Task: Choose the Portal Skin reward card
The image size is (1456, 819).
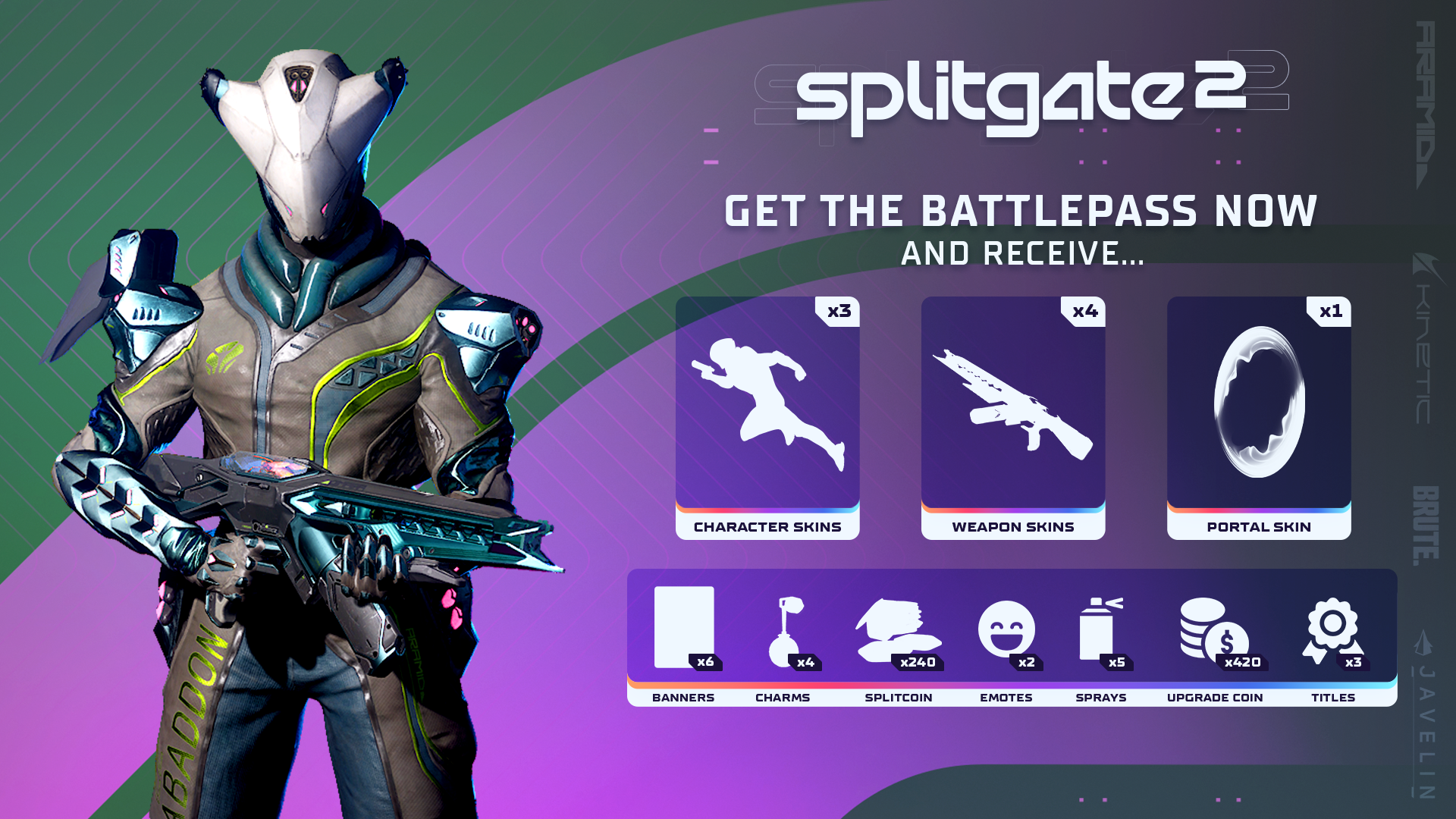Action: 1259,417
